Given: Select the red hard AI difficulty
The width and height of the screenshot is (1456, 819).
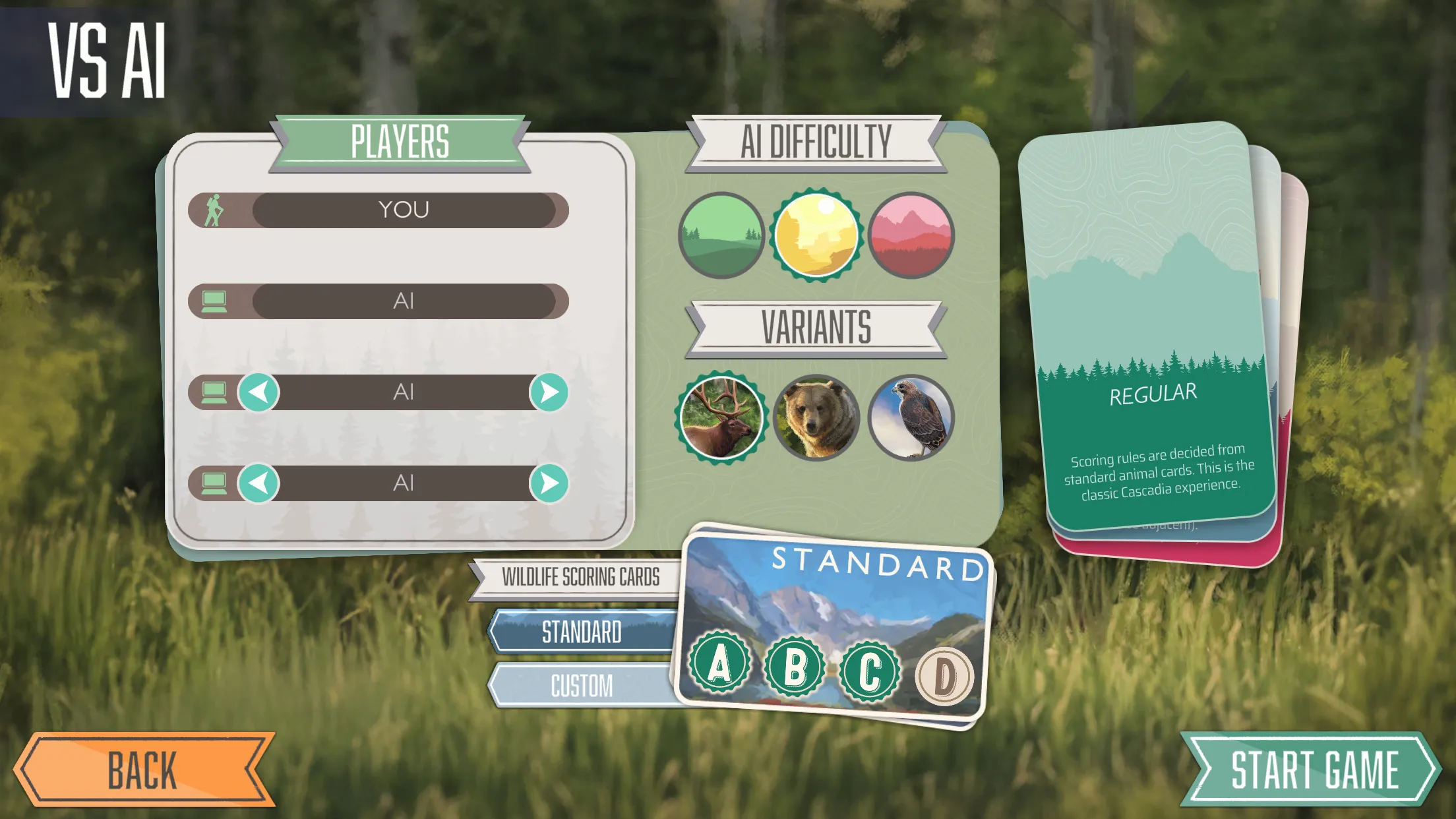Looking at the screenshot, I should pos(914,236).
